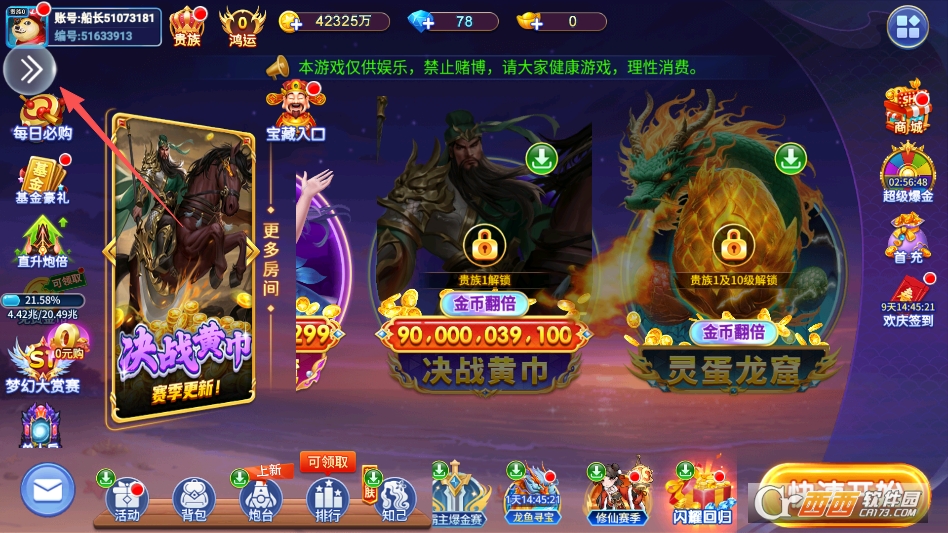Image resolution: width=948 pixels, height=533 pixels.
Task: Open the mail envelope button
Action: click(x=47, y=490)
